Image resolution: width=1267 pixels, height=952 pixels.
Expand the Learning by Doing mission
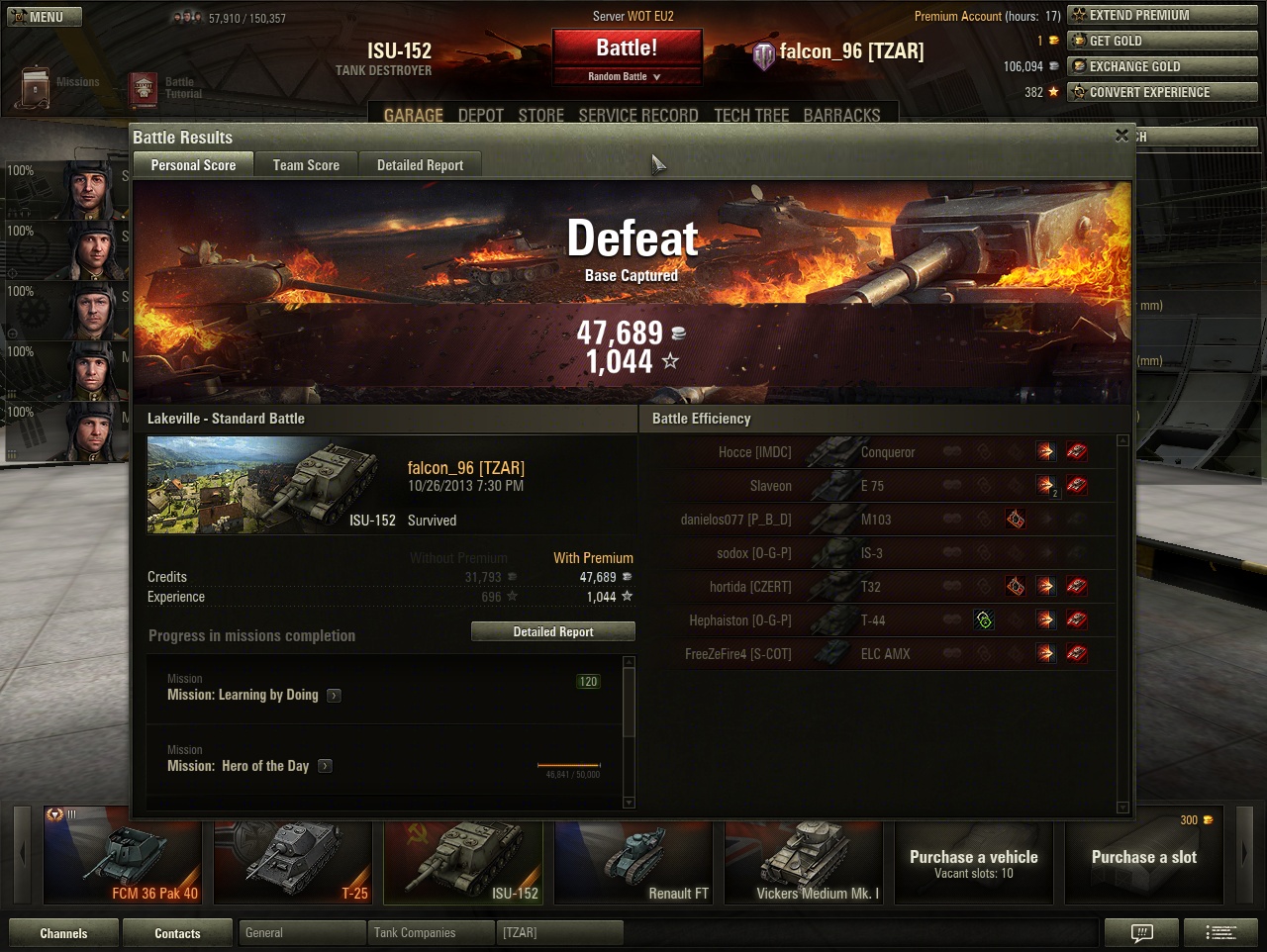pos(335,696)
